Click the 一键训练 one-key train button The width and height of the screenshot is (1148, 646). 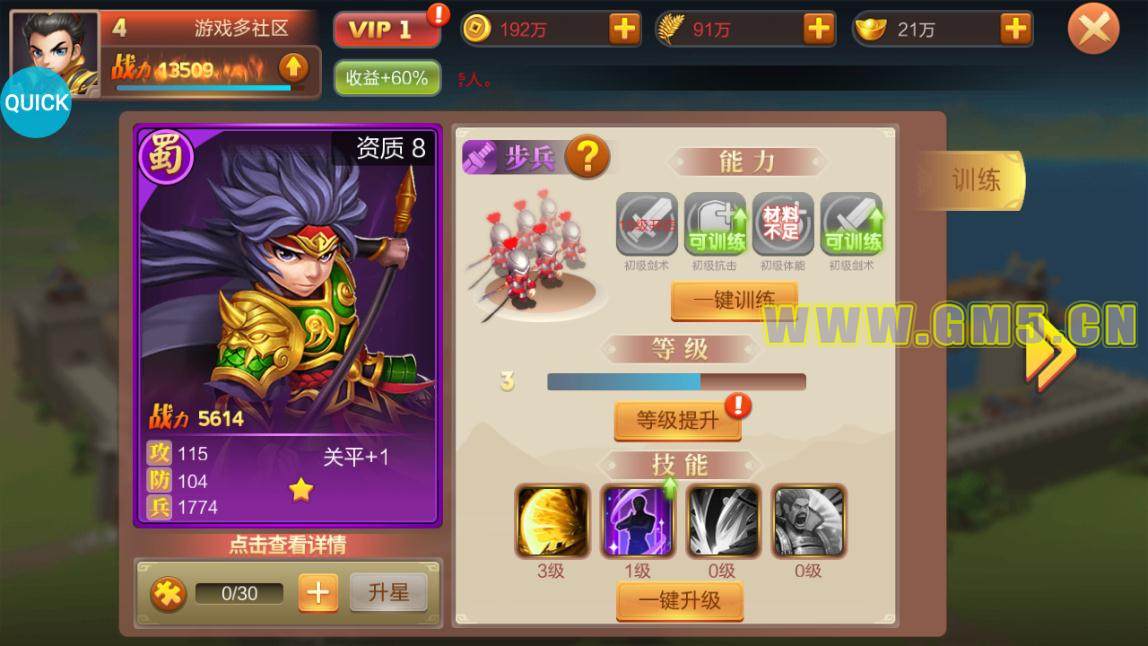point(734,300)
